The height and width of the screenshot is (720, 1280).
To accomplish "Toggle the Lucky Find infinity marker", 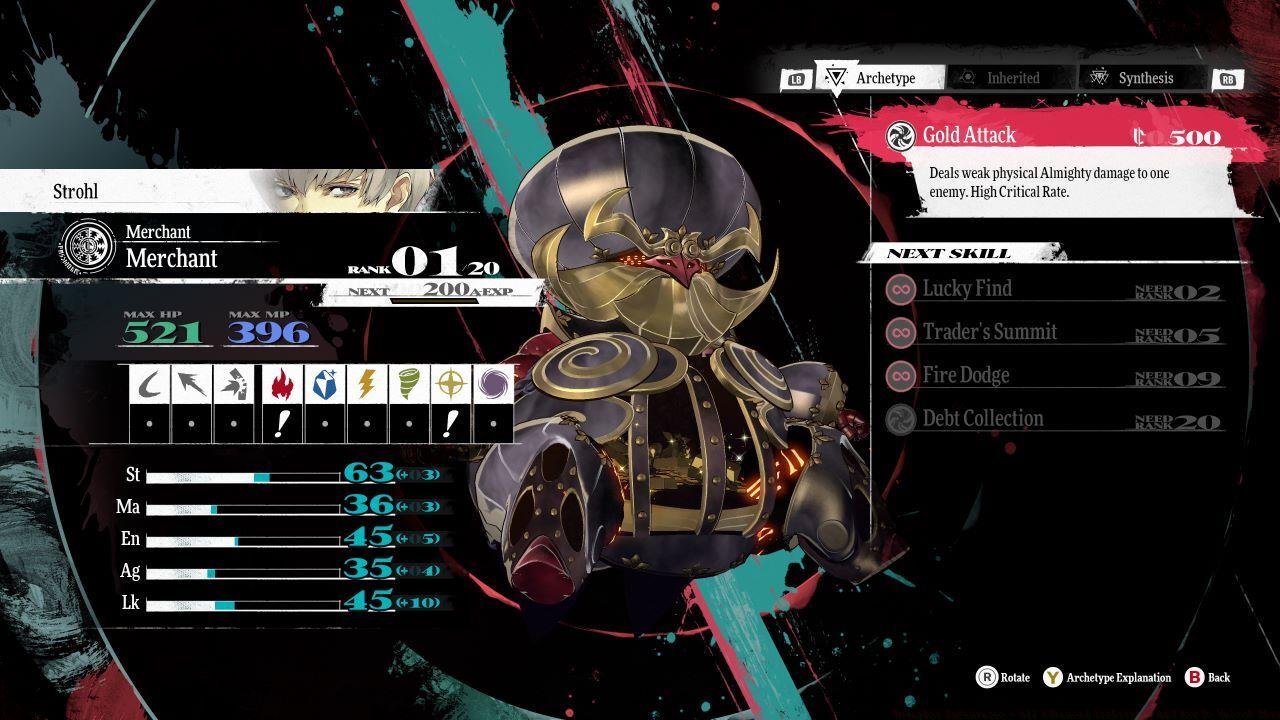I will click(x=901, y=289).
